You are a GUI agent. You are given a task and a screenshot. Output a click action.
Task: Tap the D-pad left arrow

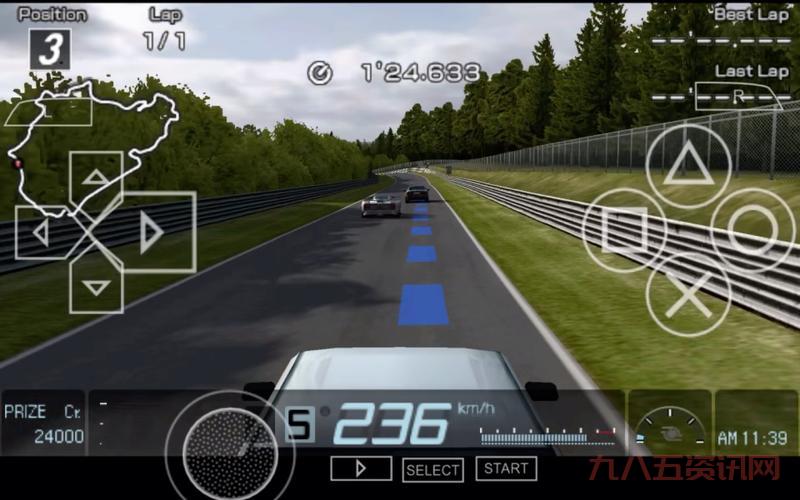click(x=40, y=233)
